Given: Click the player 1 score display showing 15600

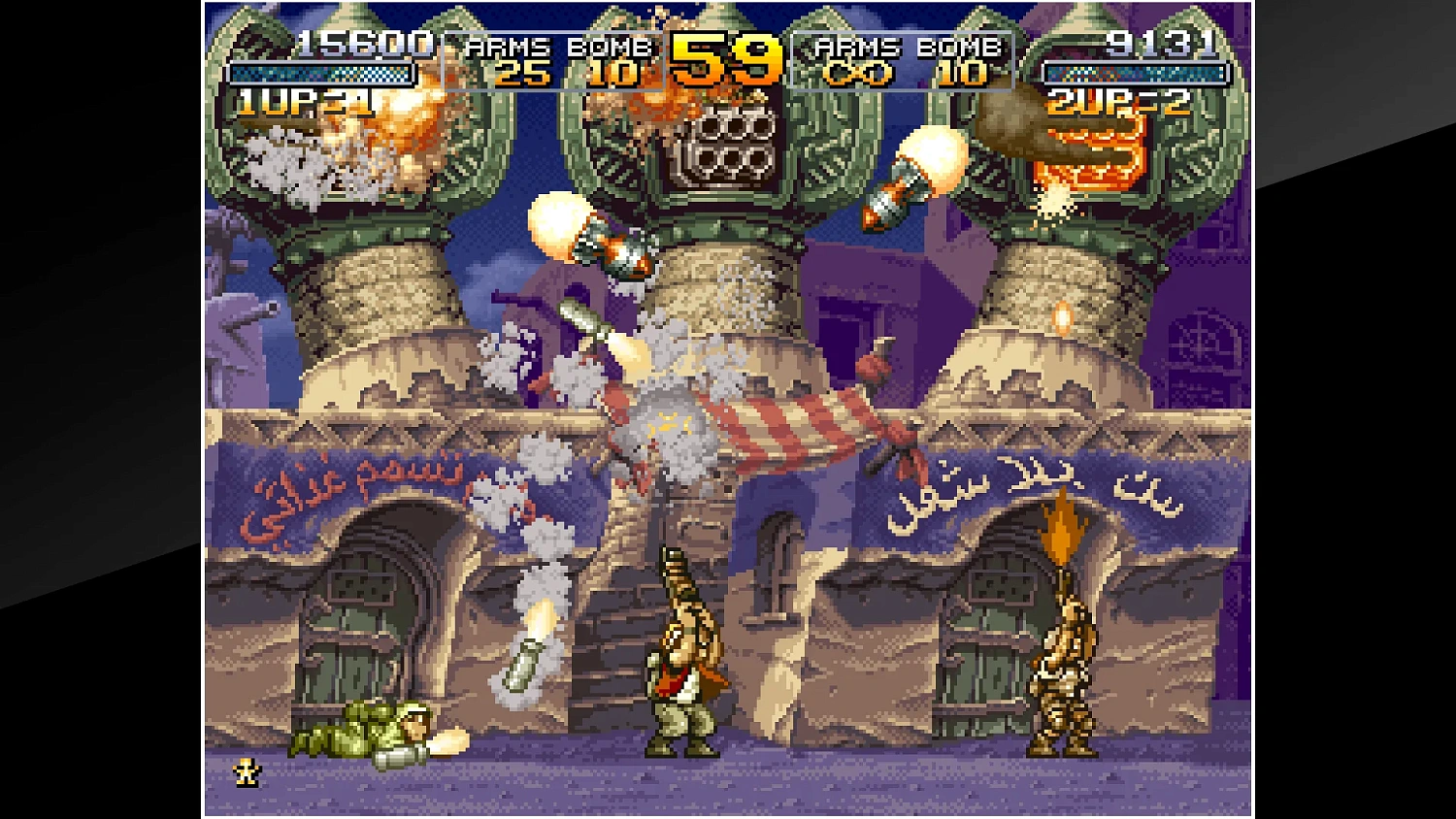Looking at the screenshot, I should pos(362,44).
